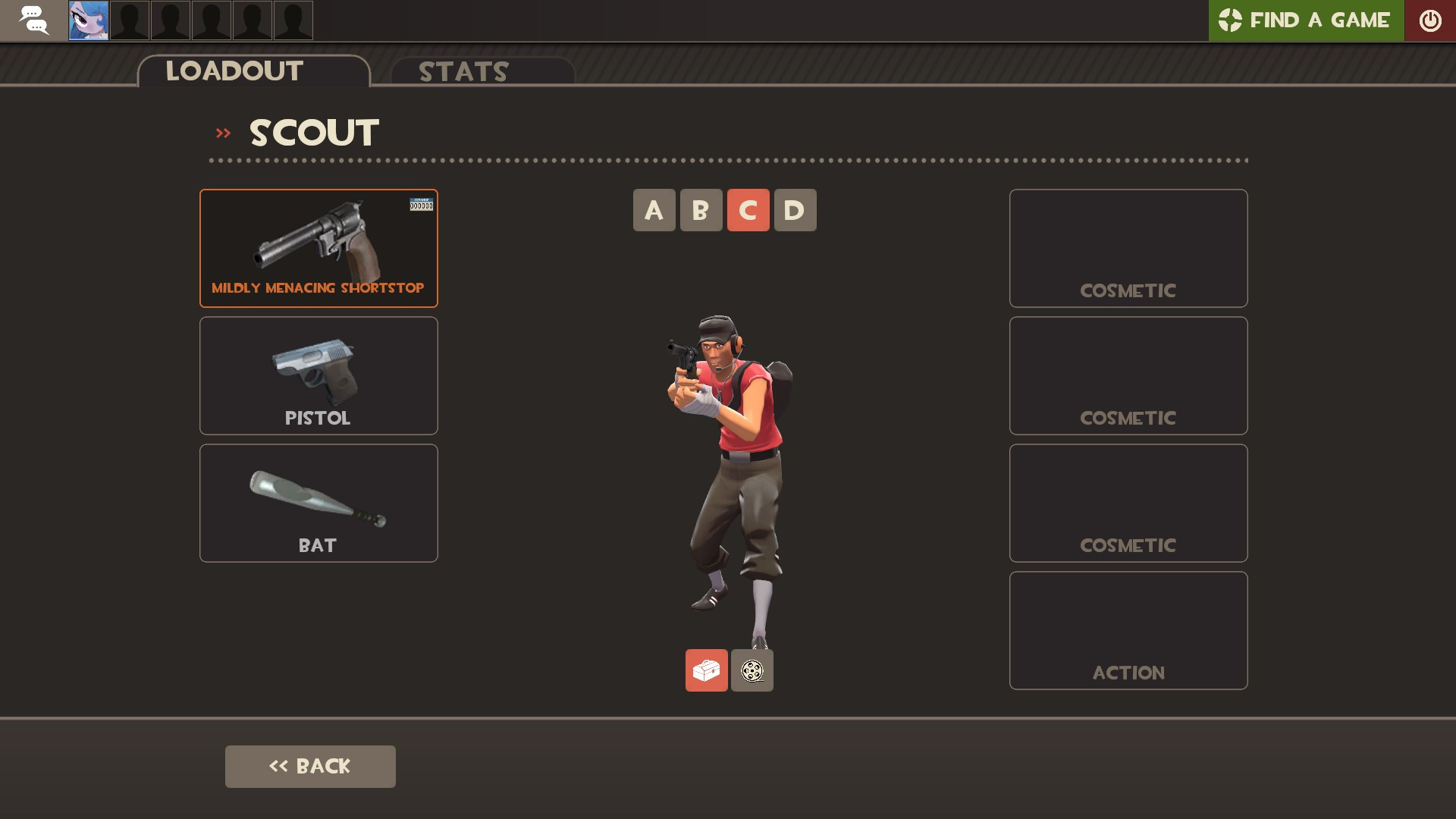The image size is (1456, 819).
Task: Open the taunts loadout via film reel icon
Action: pos(752,670)
